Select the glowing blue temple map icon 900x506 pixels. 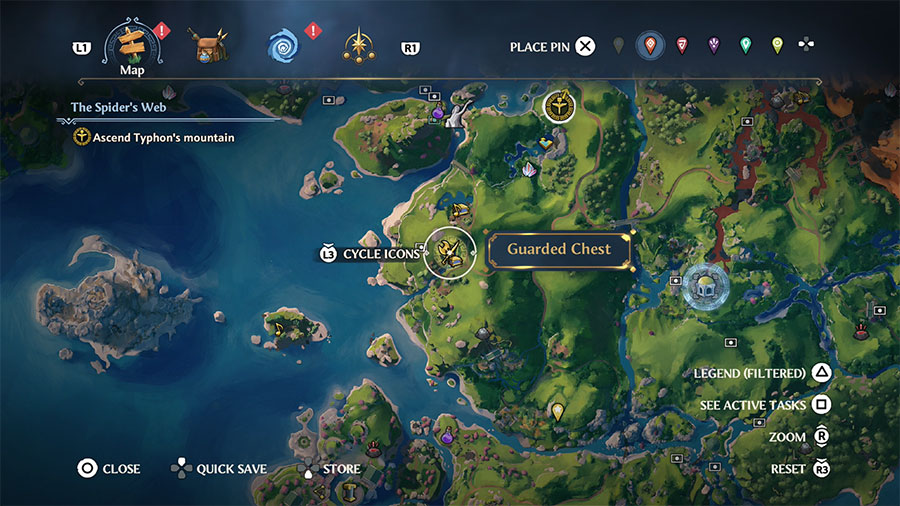704,286
